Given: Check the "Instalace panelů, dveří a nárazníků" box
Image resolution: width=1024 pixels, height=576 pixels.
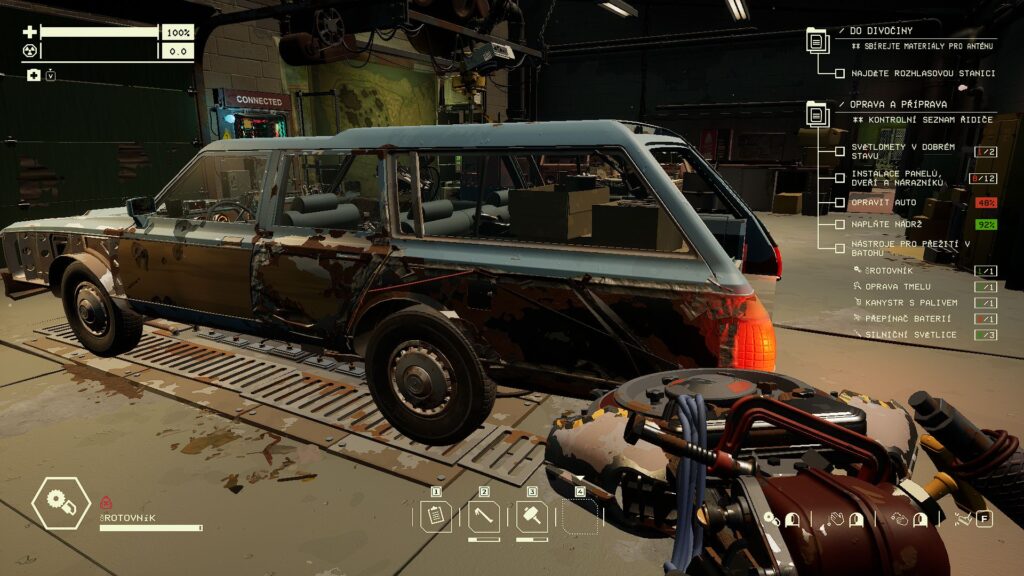Looking at the screenshot, I should click(840, 177).
